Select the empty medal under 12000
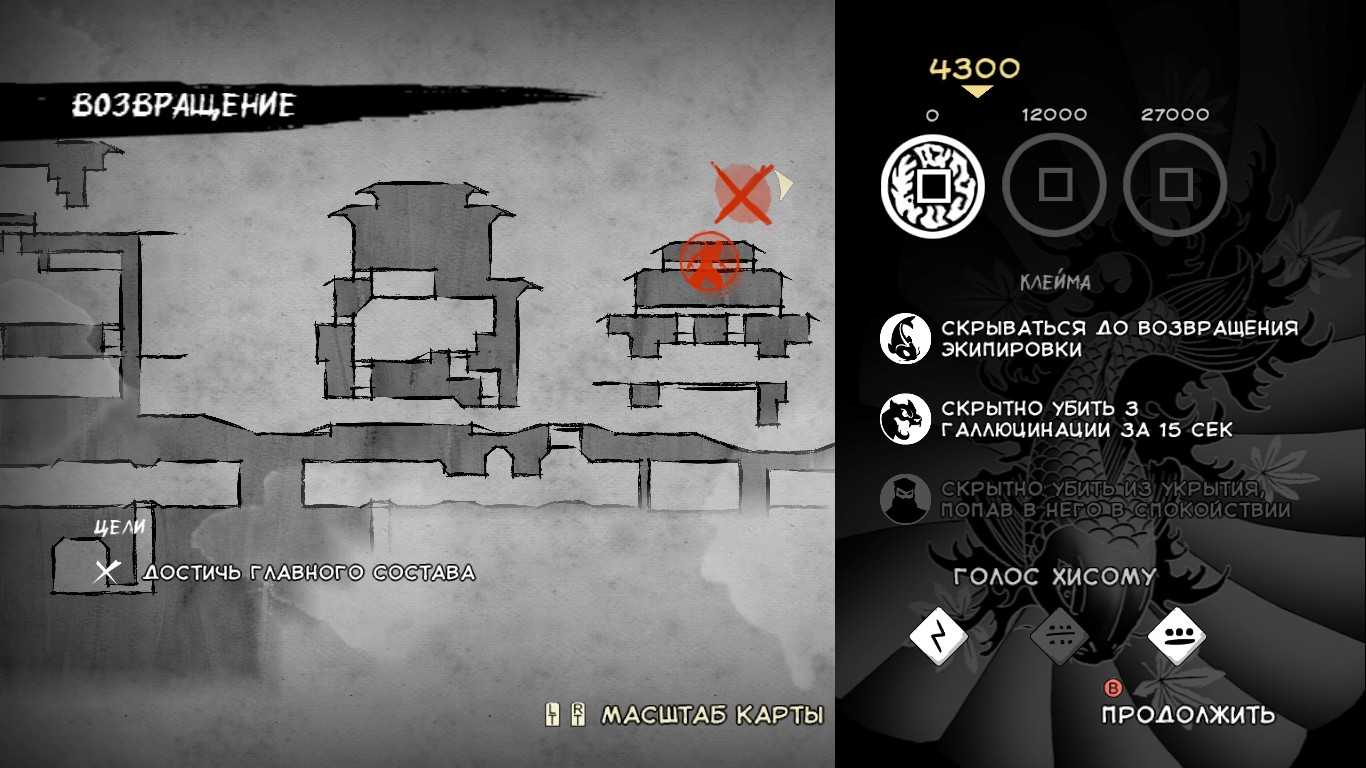The image size is (1366, 768). pos(1054,186)
